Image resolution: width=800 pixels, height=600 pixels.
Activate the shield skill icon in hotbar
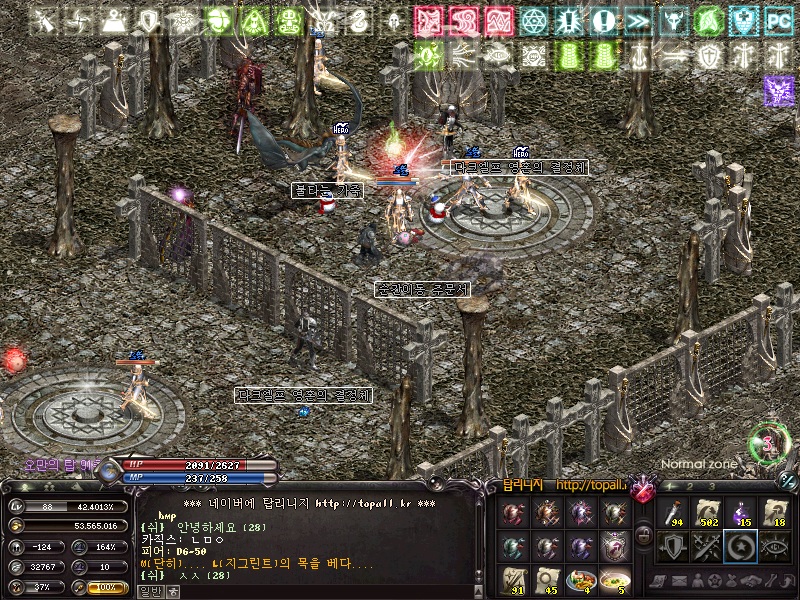pyautogui.click(x=673, y=547)
